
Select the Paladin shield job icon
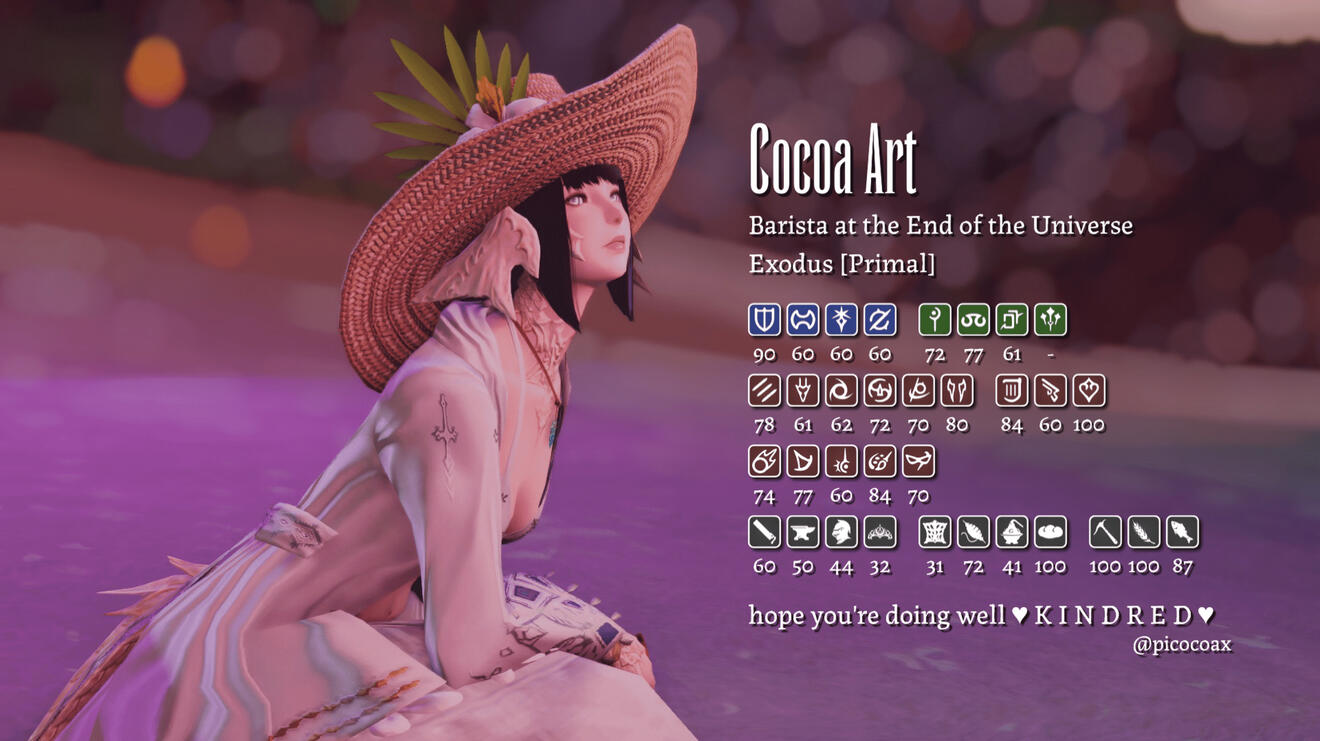click(x=764, y=320)
